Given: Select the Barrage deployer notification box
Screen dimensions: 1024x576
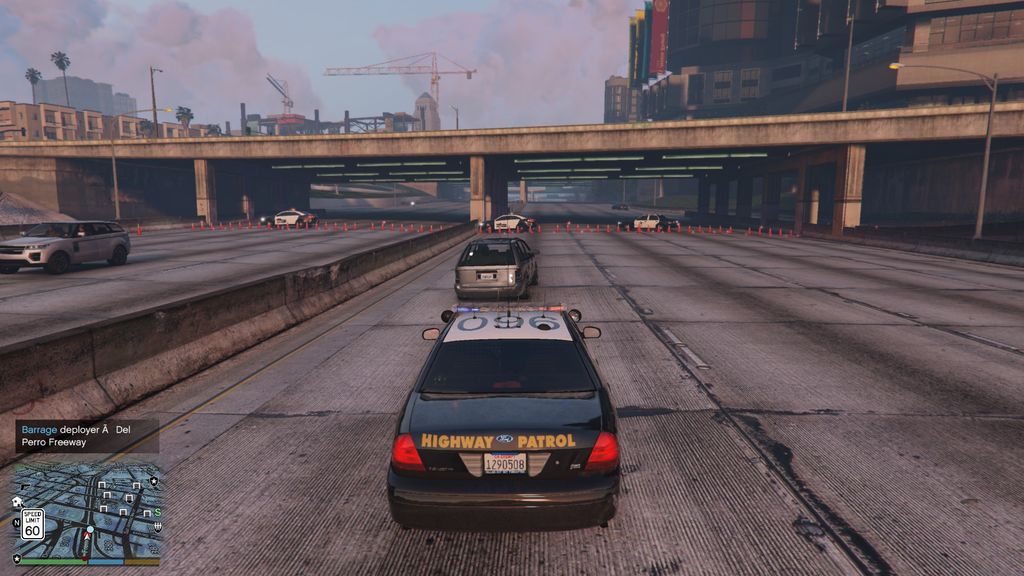Looking at the screenshot, I should 87,436.
